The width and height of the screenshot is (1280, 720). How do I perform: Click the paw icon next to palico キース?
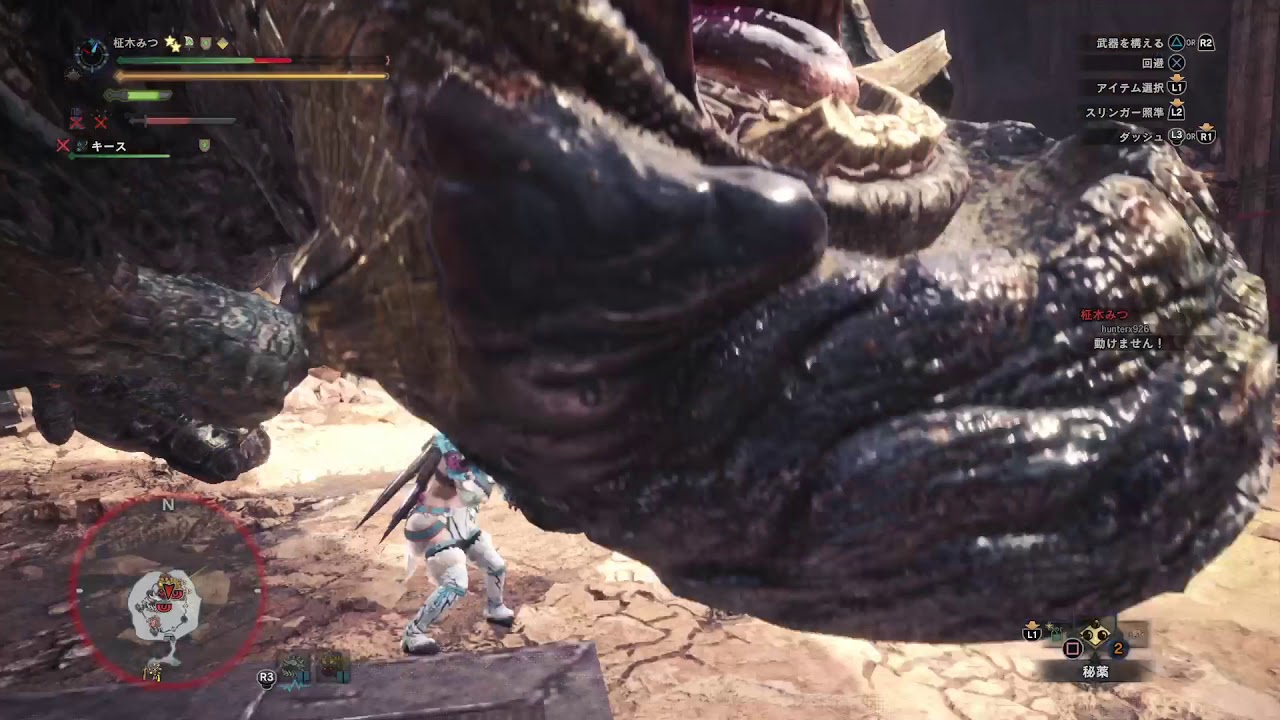click(81, 144)
